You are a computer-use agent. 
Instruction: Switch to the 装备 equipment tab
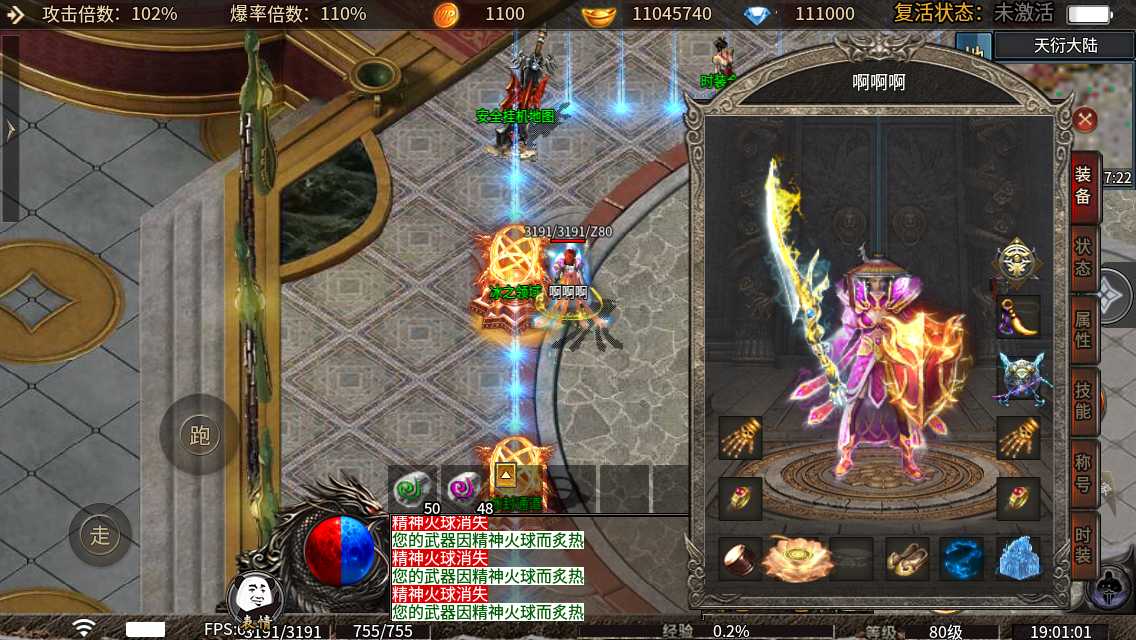coord(1084,186)
